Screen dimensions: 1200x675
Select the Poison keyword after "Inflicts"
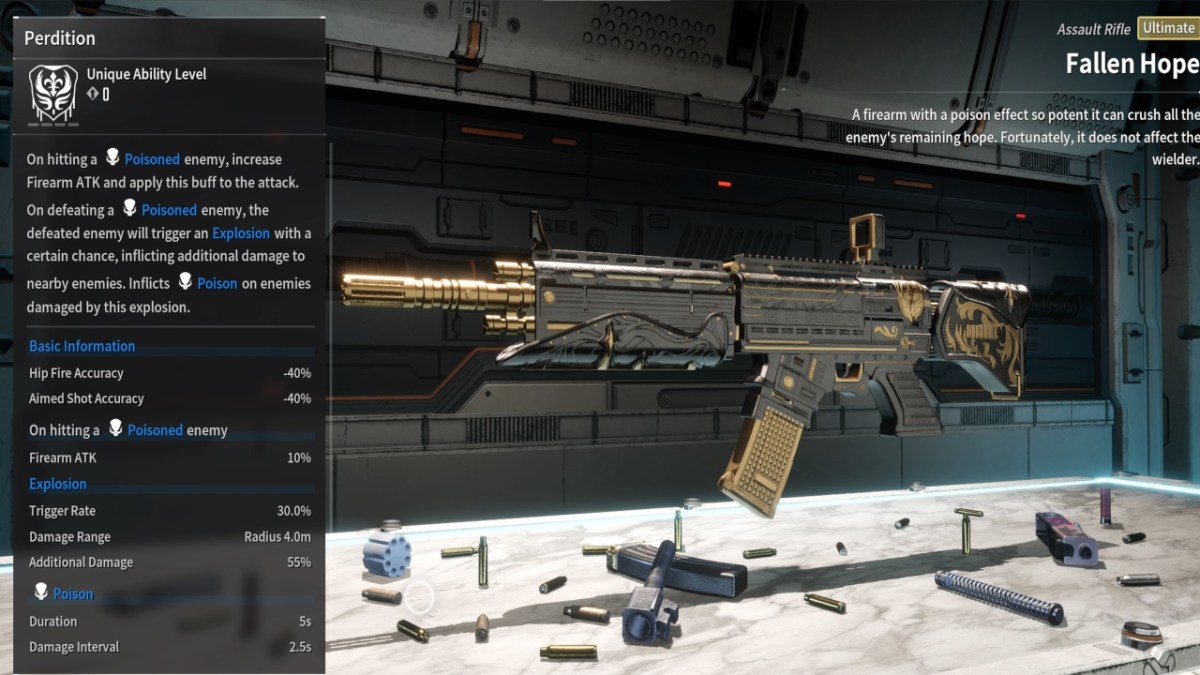pos(217,283)
